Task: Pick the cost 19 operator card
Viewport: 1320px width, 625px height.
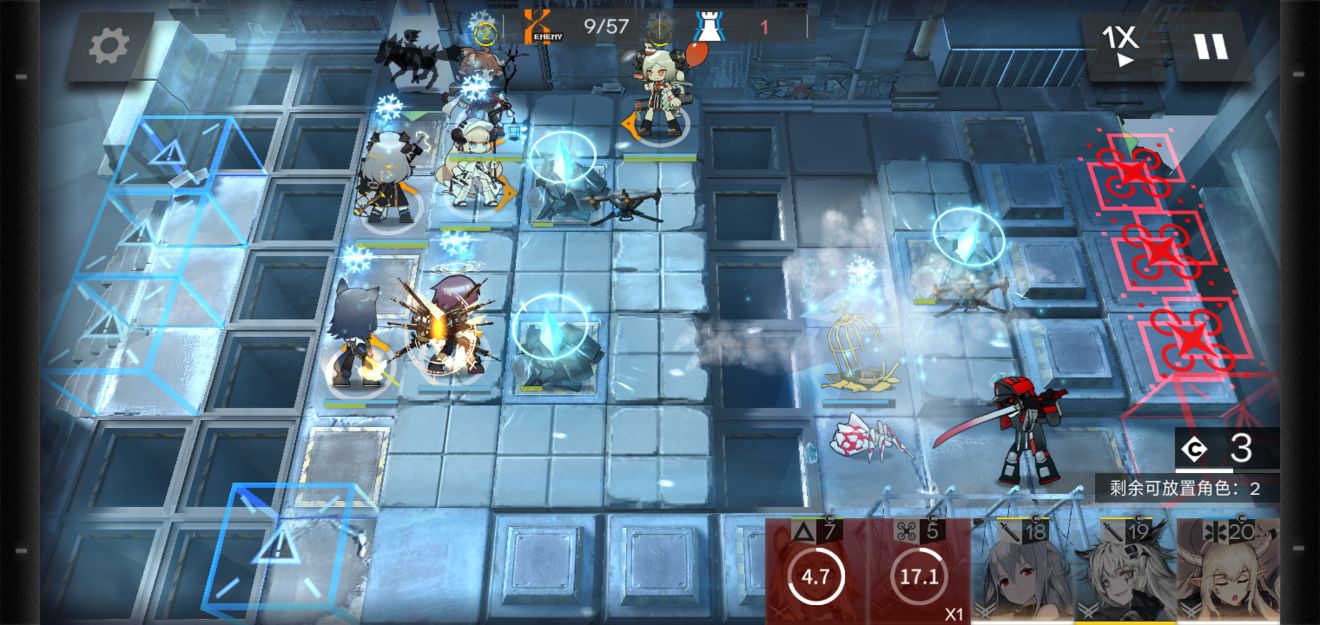Action: [x=1124, y=572]
